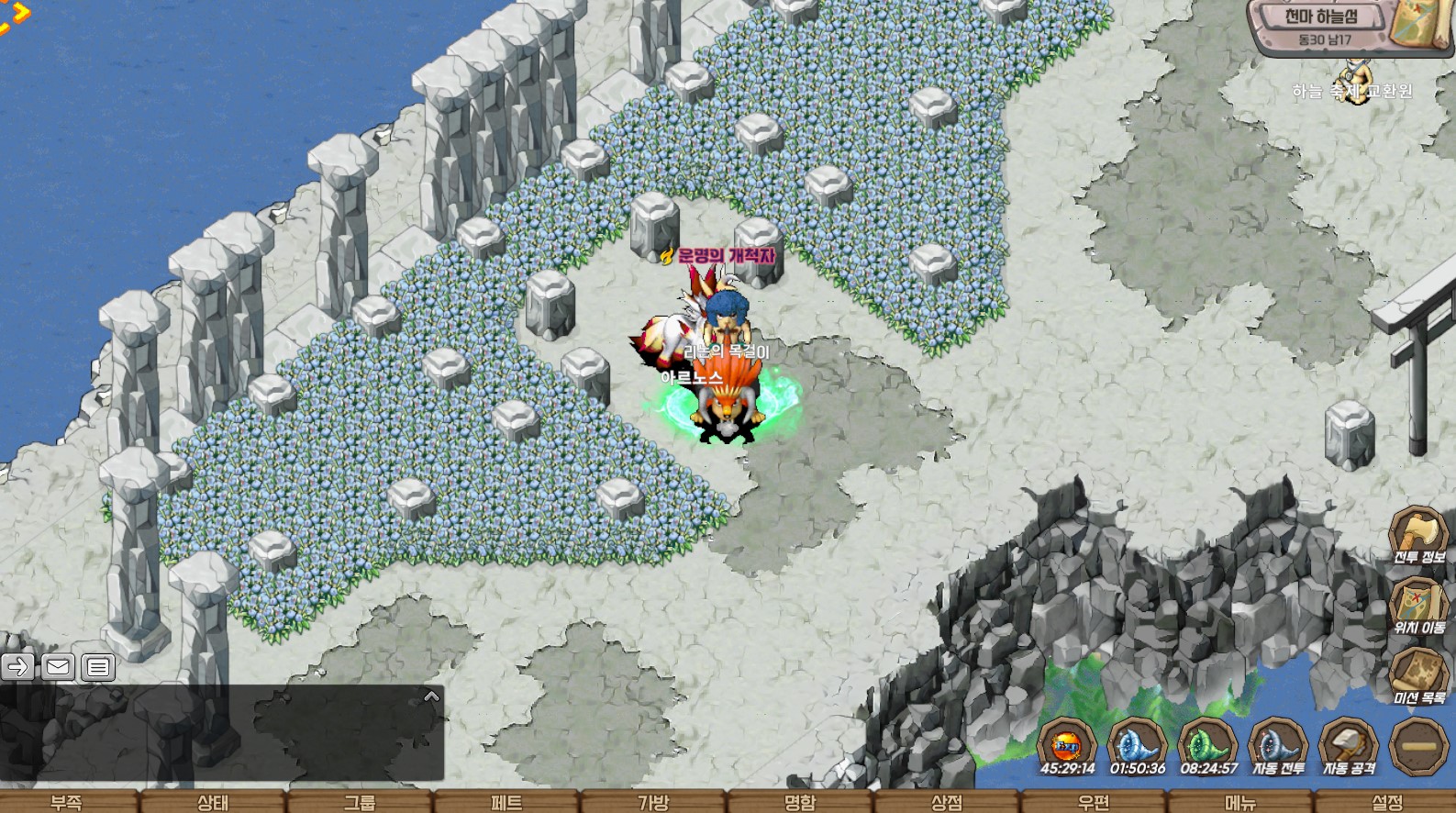This screenshot has height=813, width=1456.
Task: Open the 가방 (bag) inventory
Action: point(653,802)
